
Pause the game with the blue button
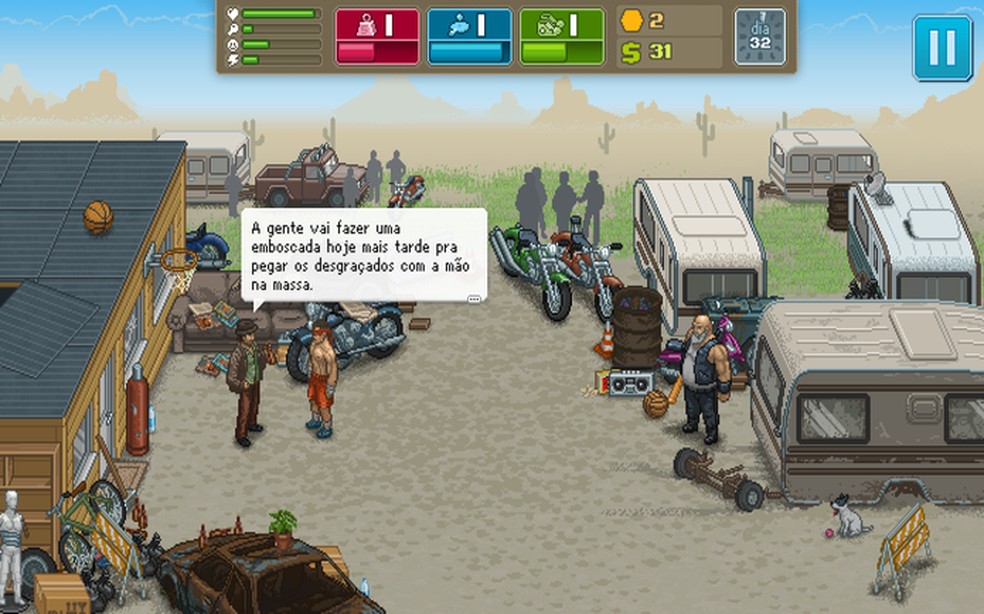[942, 47]
